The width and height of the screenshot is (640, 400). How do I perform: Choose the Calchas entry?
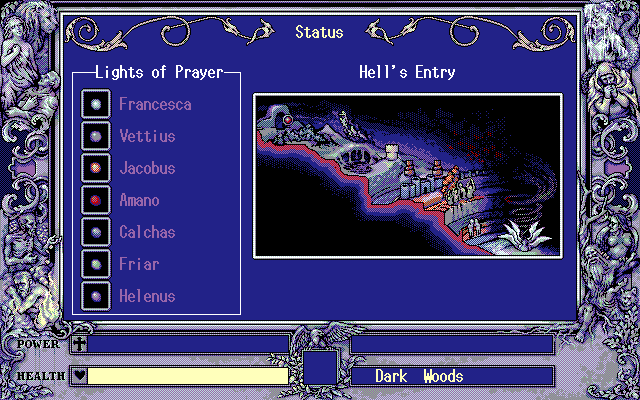(147, 232)
